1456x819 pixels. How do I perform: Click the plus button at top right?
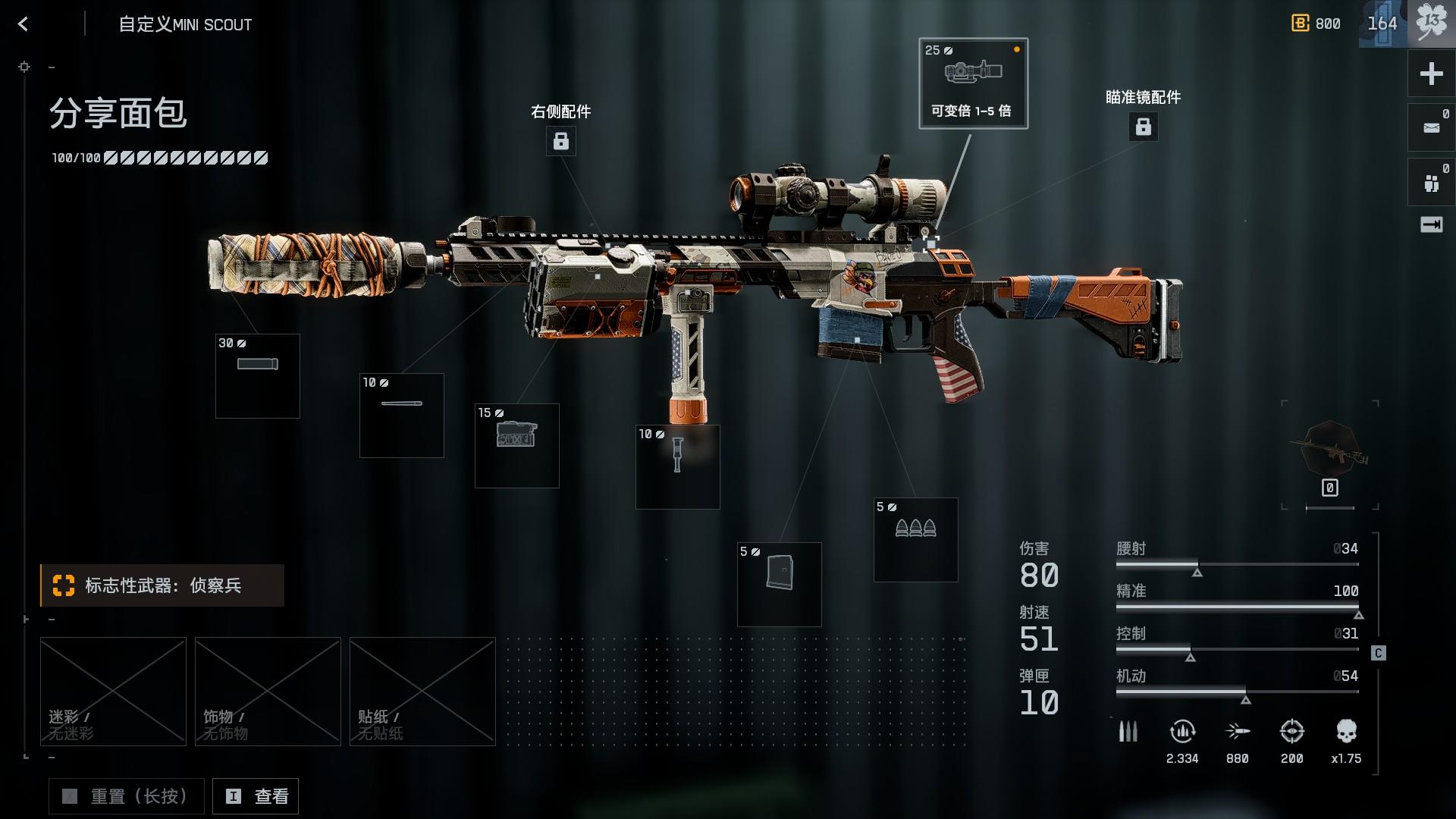tap(1431, 74)
